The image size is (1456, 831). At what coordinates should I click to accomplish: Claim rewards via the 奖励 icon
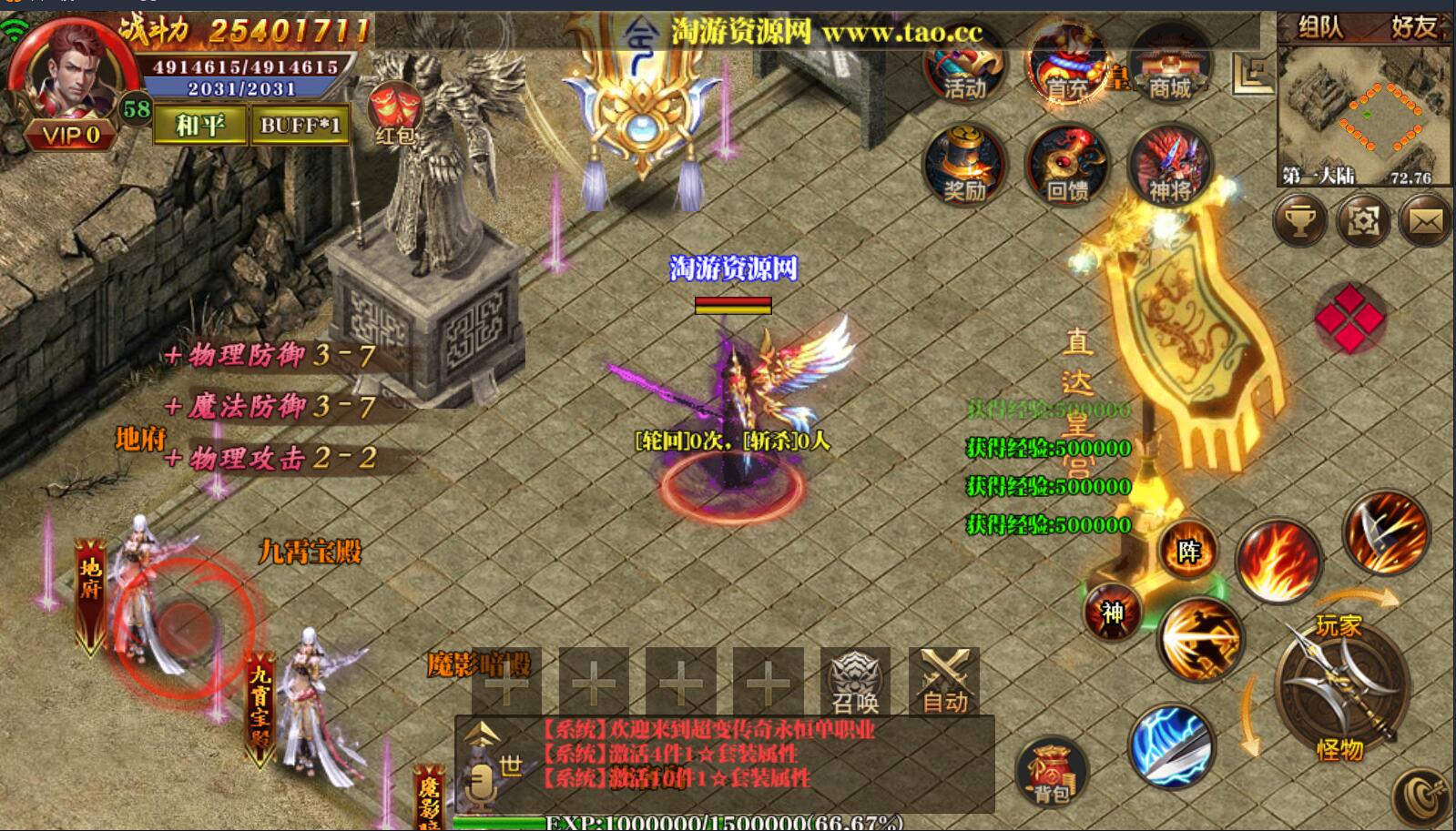point(964,166)
